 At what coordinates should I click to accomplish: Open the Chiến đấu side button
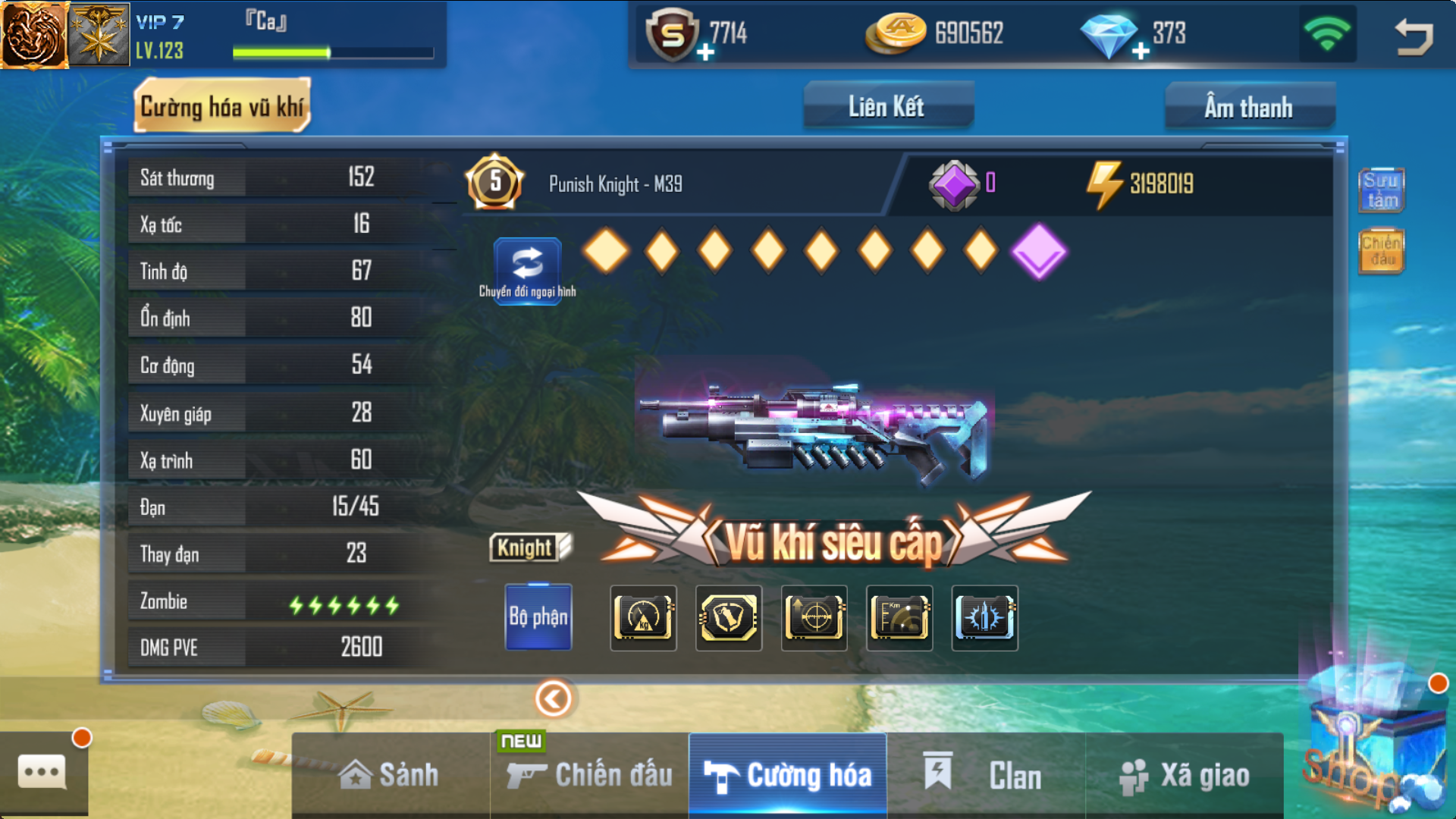(x=1381, y=251)
